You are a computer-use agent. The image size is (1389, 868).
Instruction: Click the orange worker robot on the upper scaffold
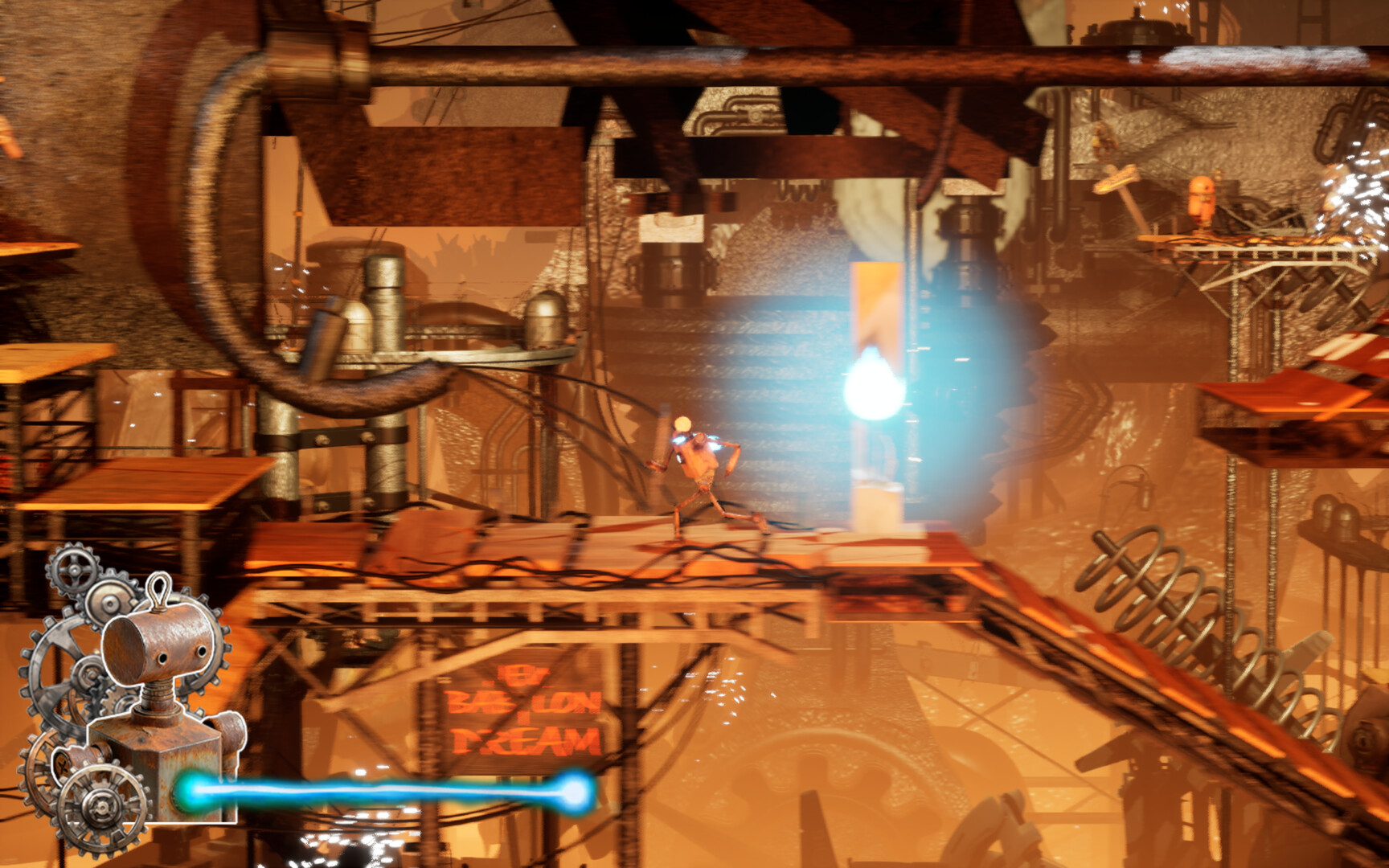click(x=1203, y=201)
